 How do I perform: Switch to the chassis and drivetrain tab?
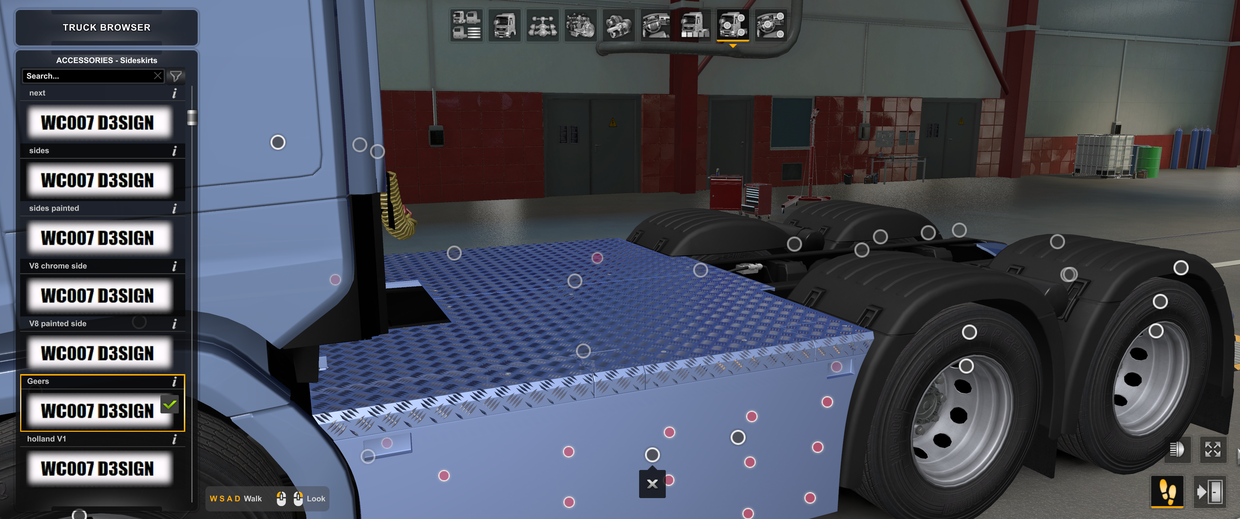pyautogui.click(x=542, y=25)
